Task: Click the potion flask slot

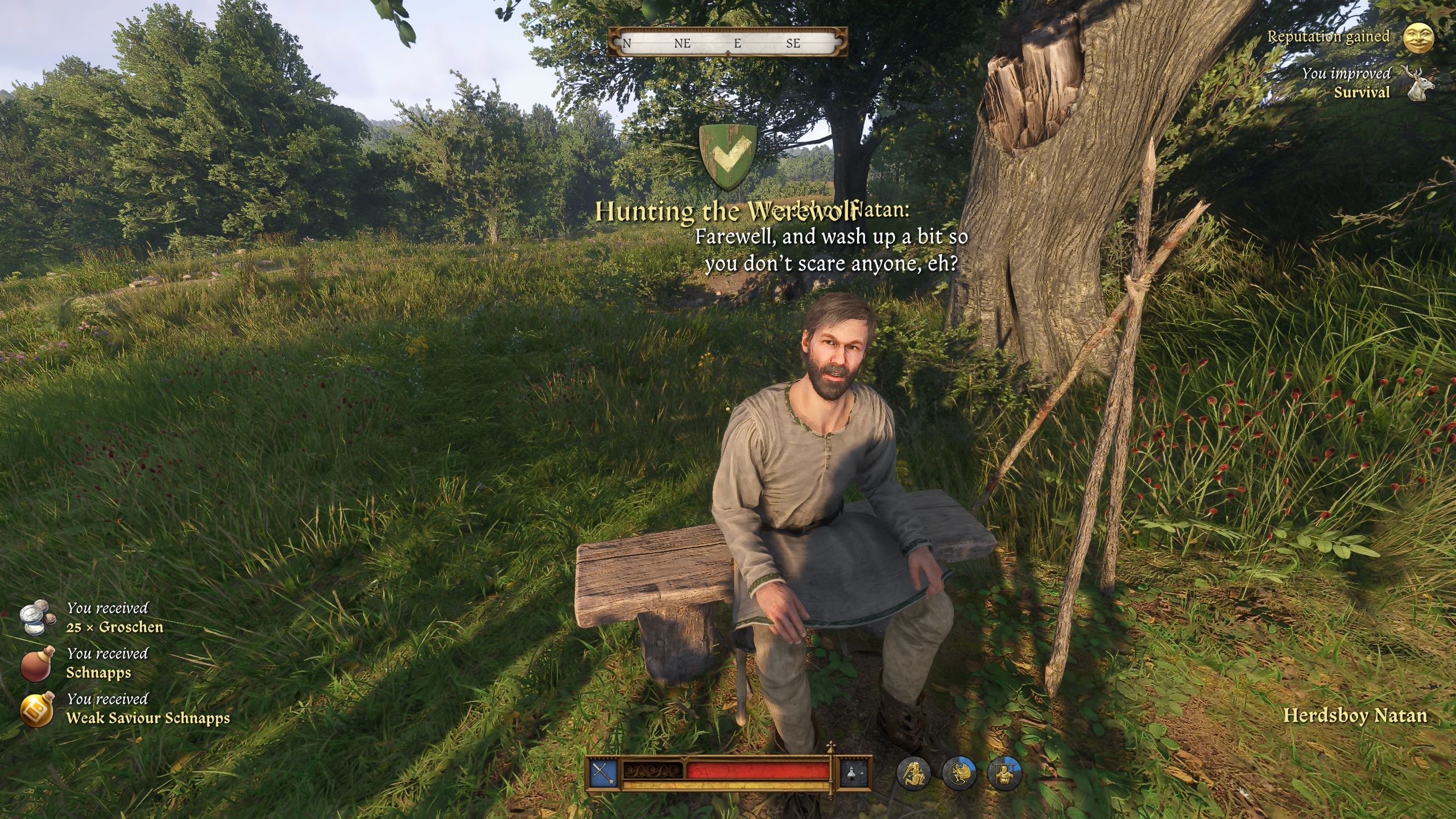Action: tap(855, 773)
